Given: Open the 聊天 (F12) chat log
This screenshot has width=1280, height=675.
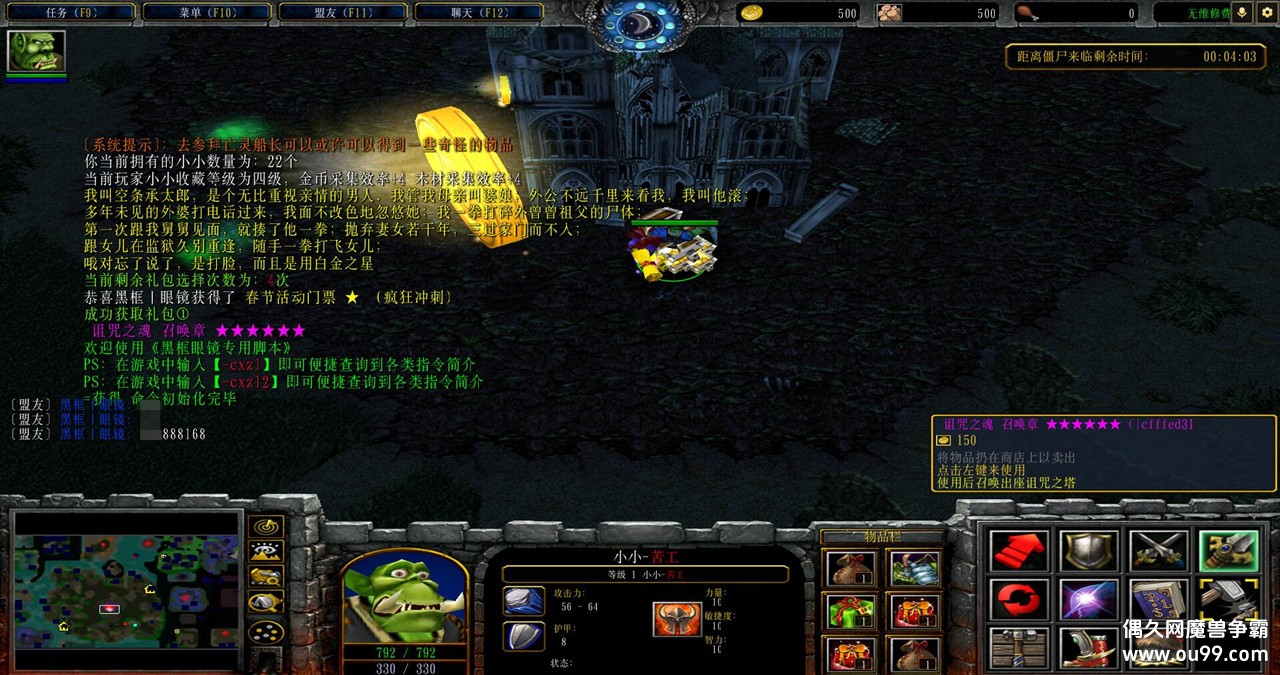Looking at the screenshot, I should 476,13.
